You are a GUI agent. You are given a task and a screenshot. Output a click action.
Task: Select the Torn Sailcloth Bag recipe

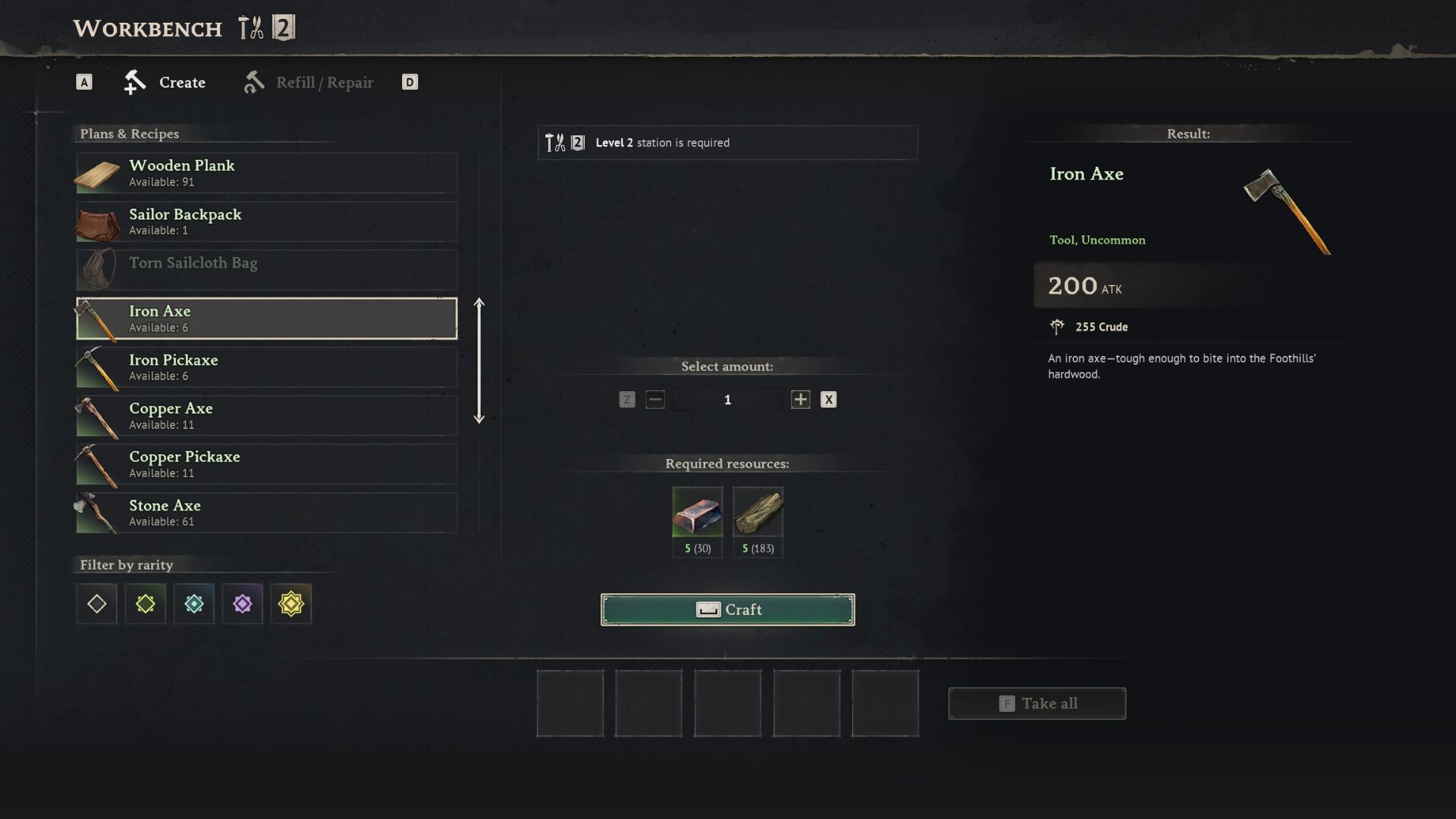[x=266, y=270]
